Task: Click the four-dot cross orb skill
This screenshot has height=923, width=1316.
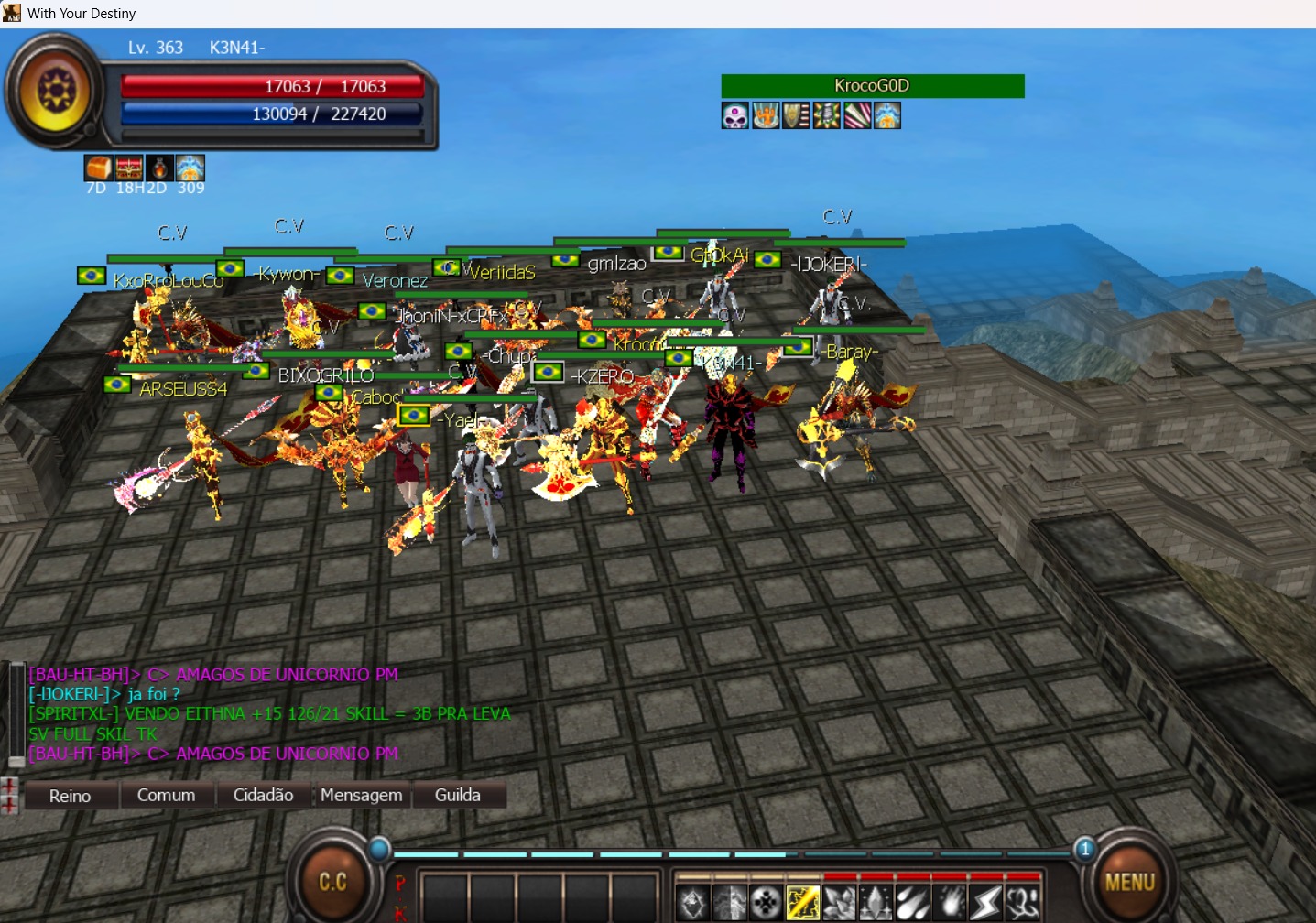Action: pyautogui.click(x=766, y=903)
